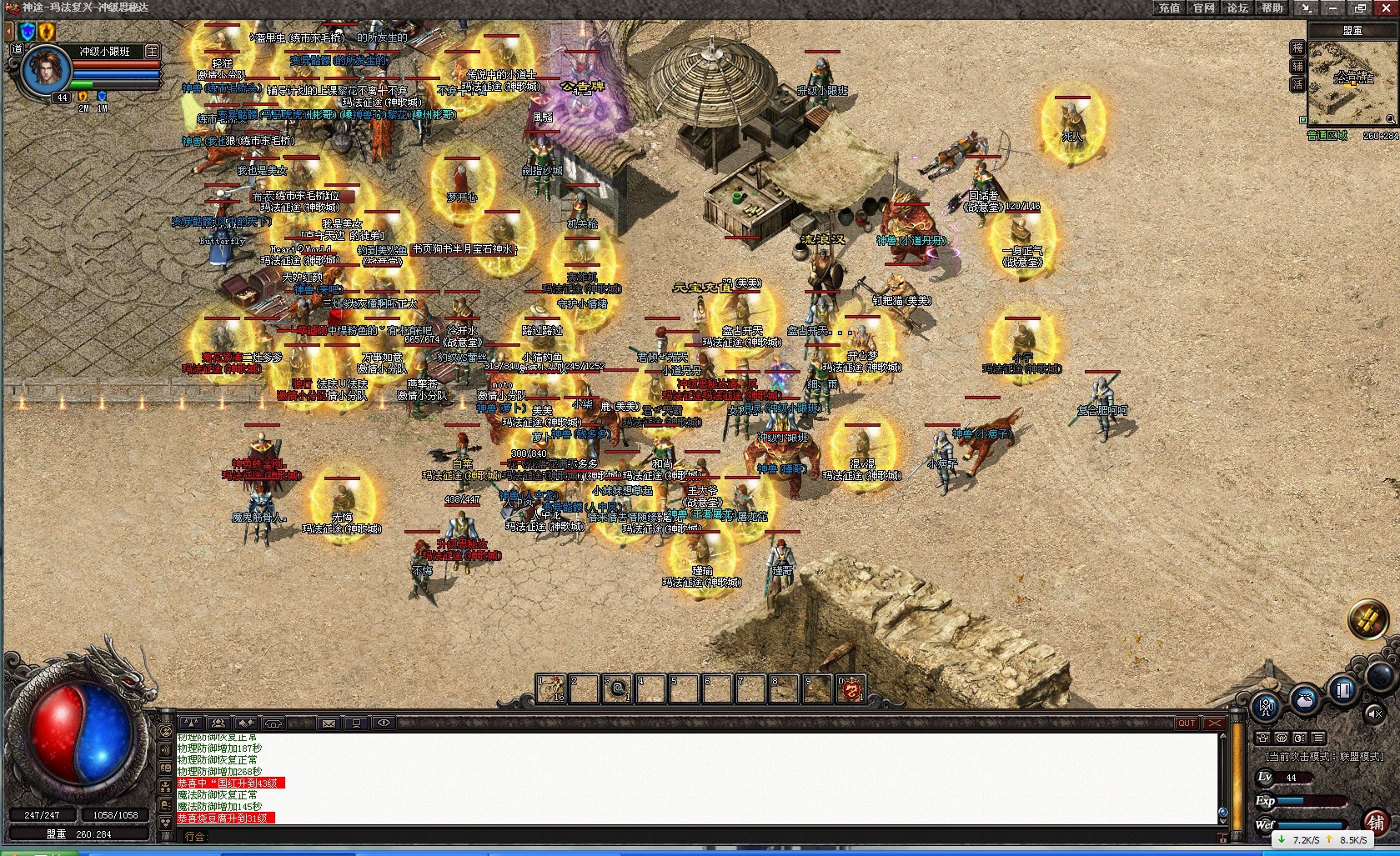
Task: Open the skill book icon
Action: 1342,689
